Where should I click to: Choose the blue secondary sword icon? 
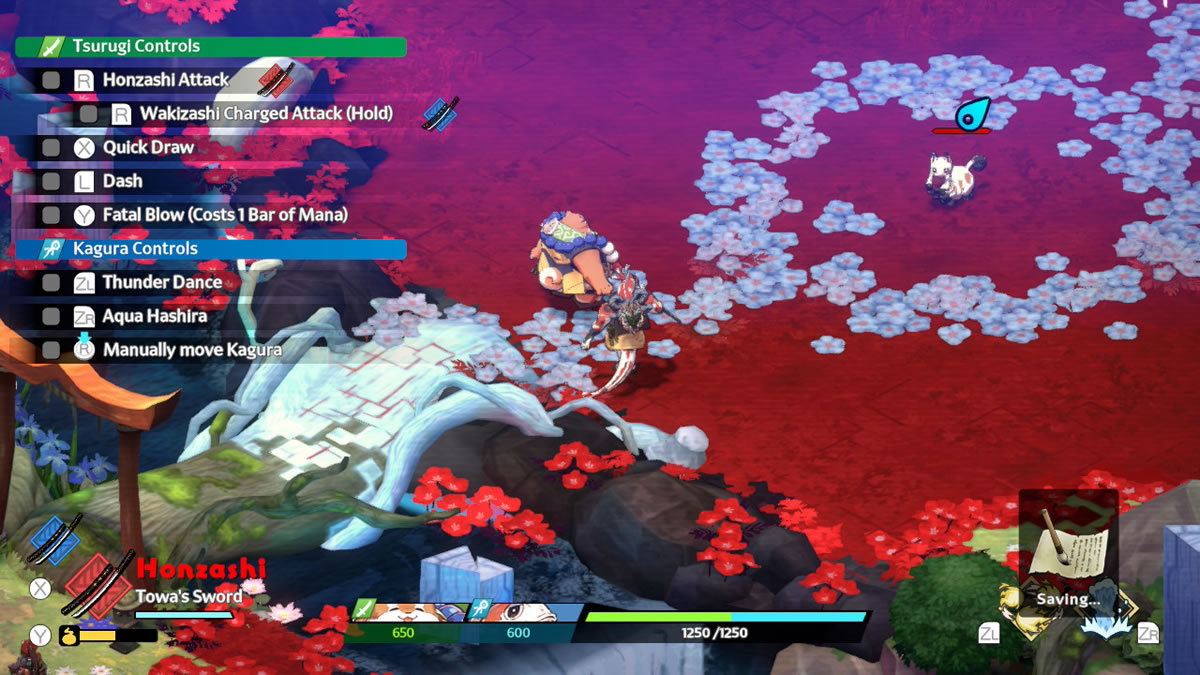[x=55, y=539]
